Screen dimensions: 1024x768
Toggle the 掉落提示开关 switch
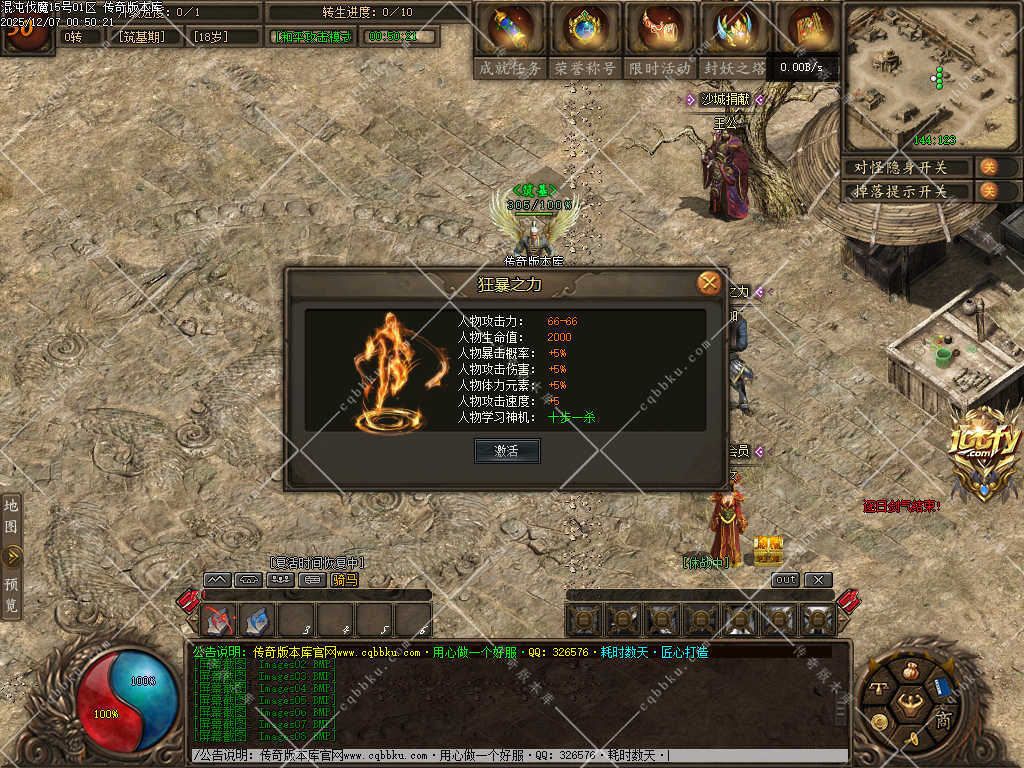pyautogui.click(x=988, y=191)
